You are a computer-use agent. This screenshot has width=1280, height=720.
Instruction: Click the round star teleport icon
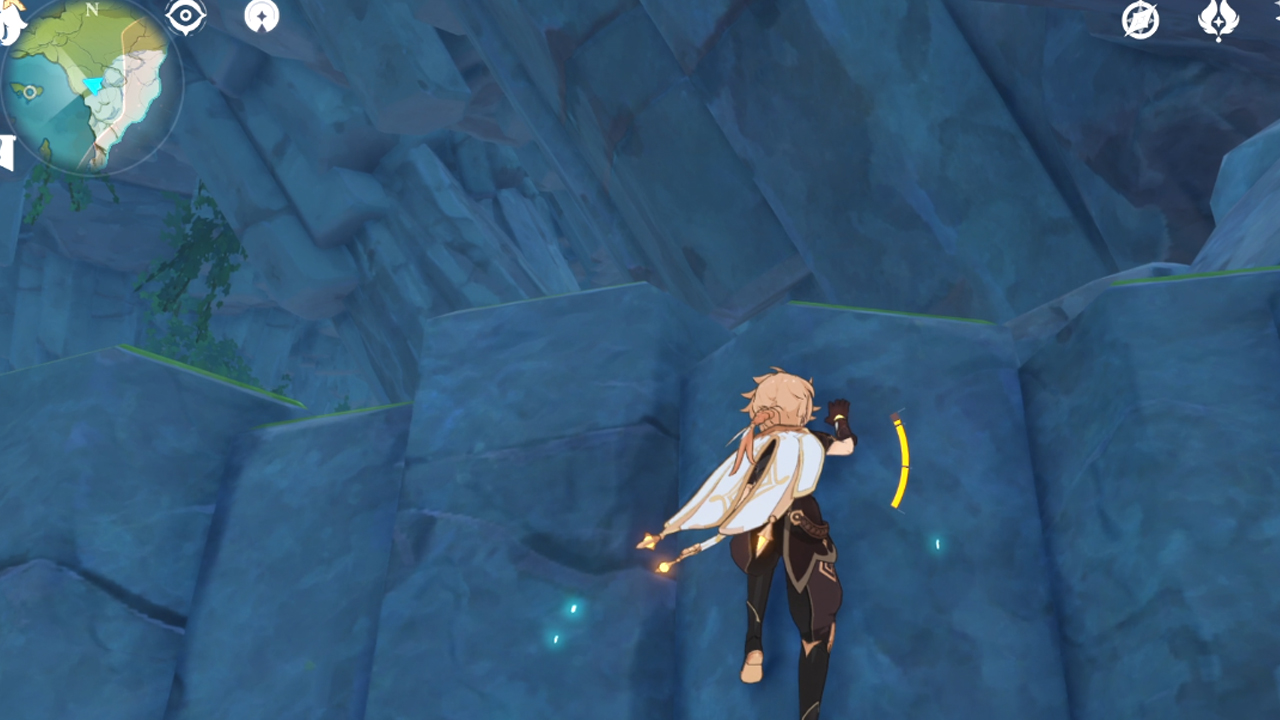click(262, 16)
